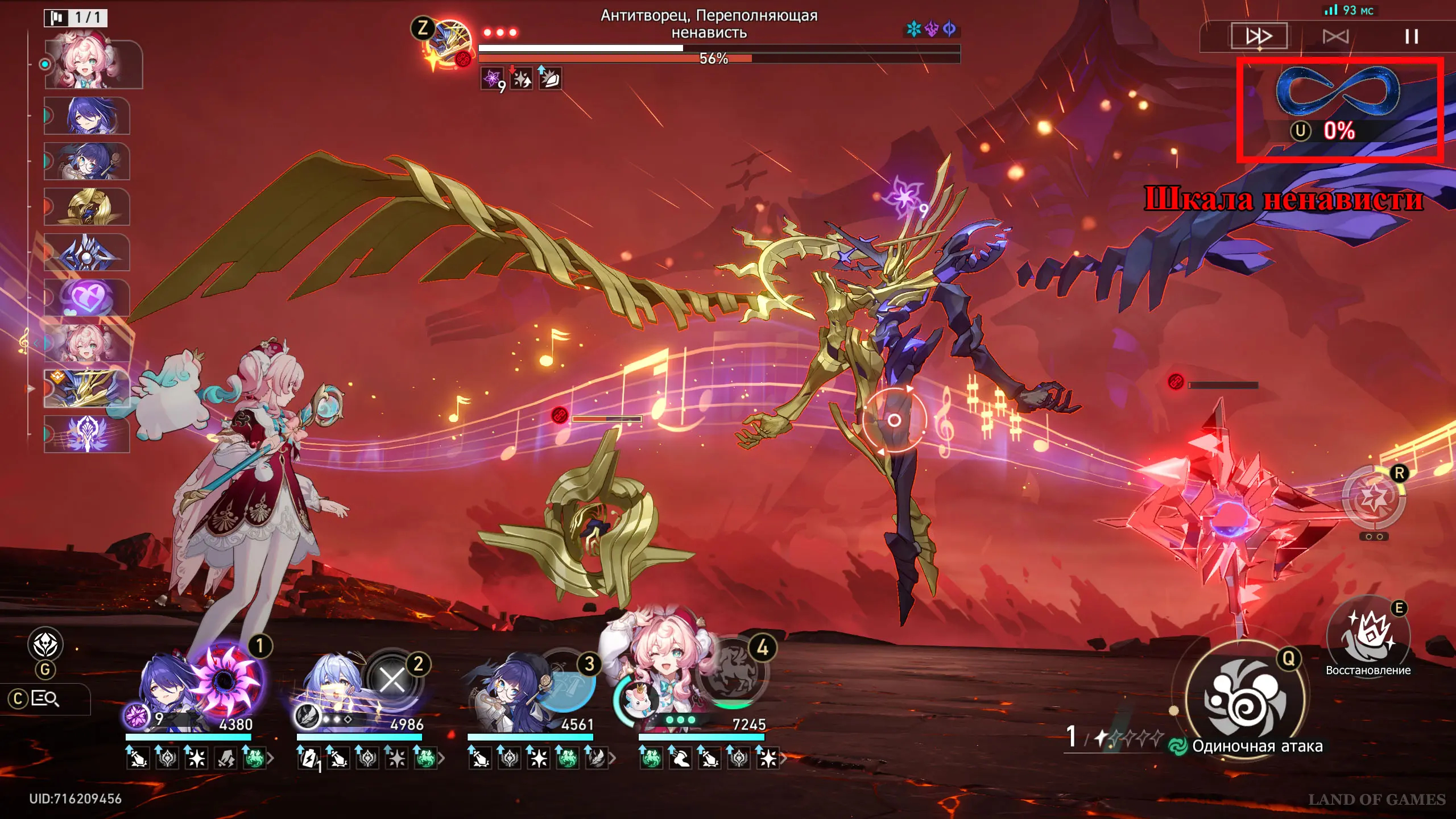Image resolution: width=1456 pixels, height=819 pixels.
Task: Click the glowing star memosprite icon
Action: [1374, 498]
